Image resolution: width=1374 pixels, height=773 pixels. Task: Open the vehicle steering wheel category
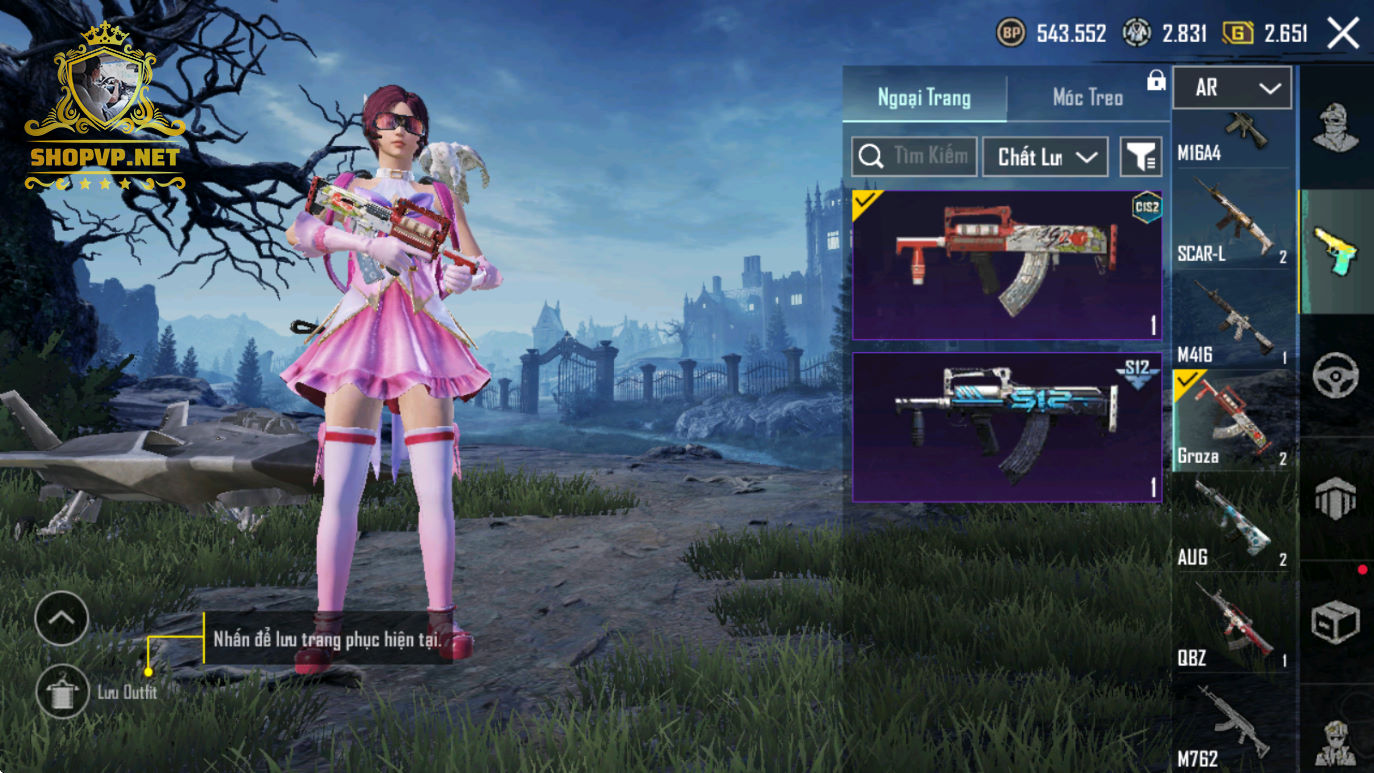(x=1335, y=377)
